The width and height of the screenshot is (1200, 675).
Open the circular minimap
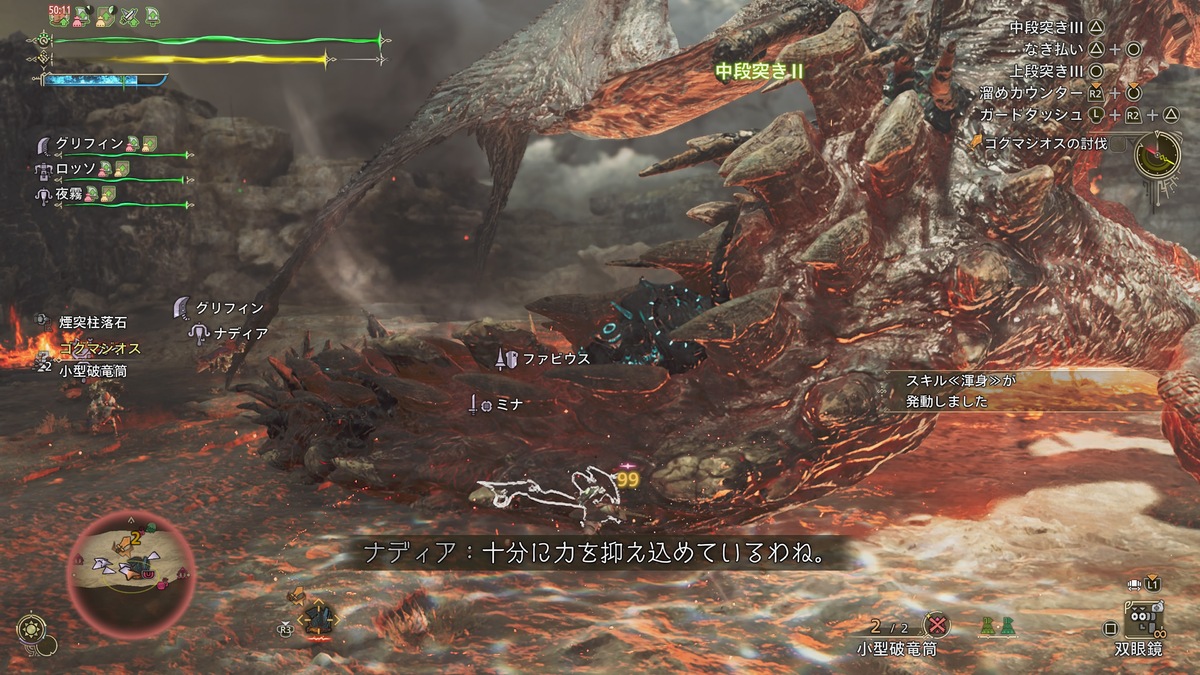click(129, 567)
